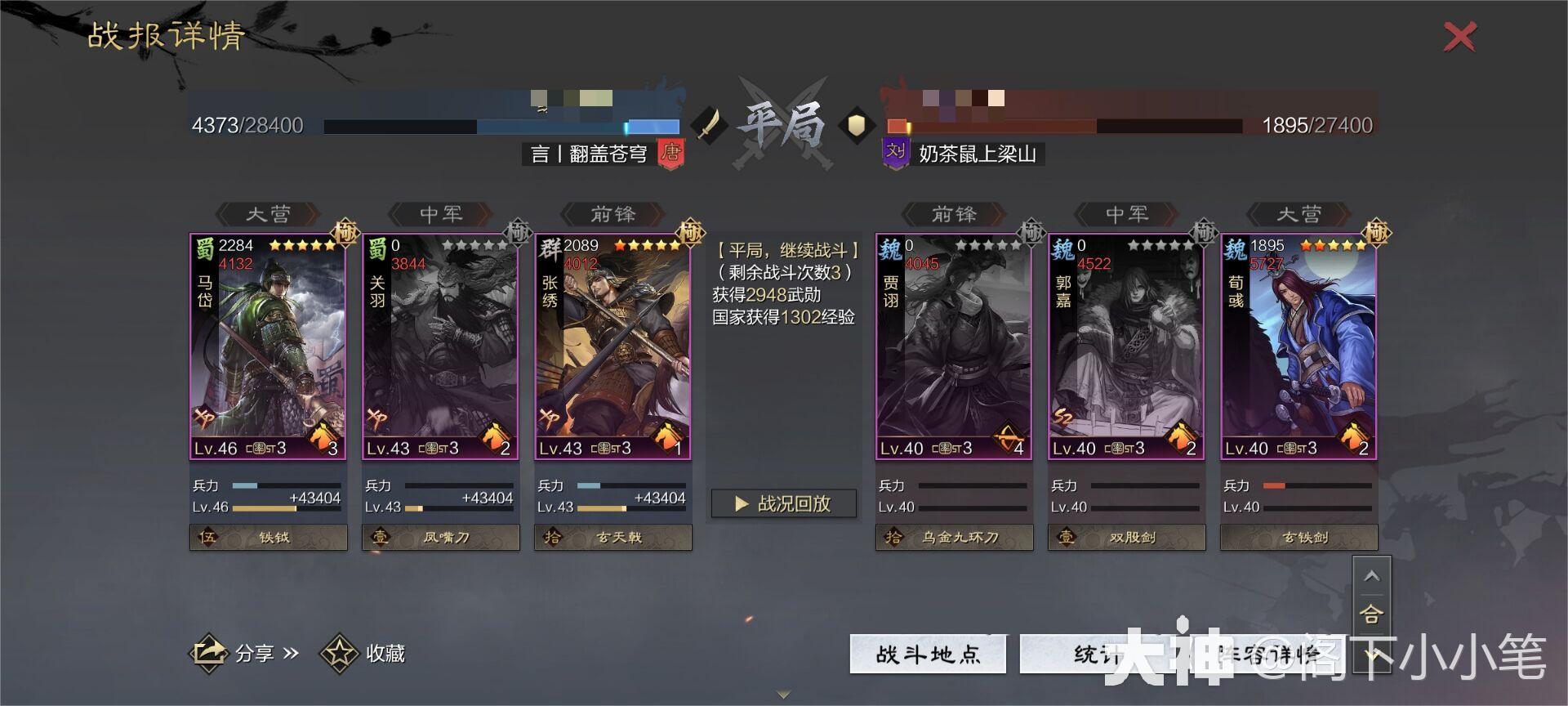The image size is (1568, 706).
Task: Open 战斗地点 battle location
Action: click(927, 653)
